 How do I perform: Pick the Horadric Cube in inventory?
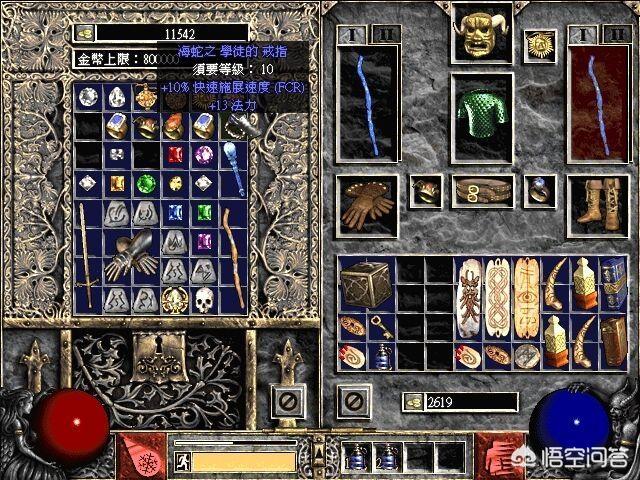(362, 283)
